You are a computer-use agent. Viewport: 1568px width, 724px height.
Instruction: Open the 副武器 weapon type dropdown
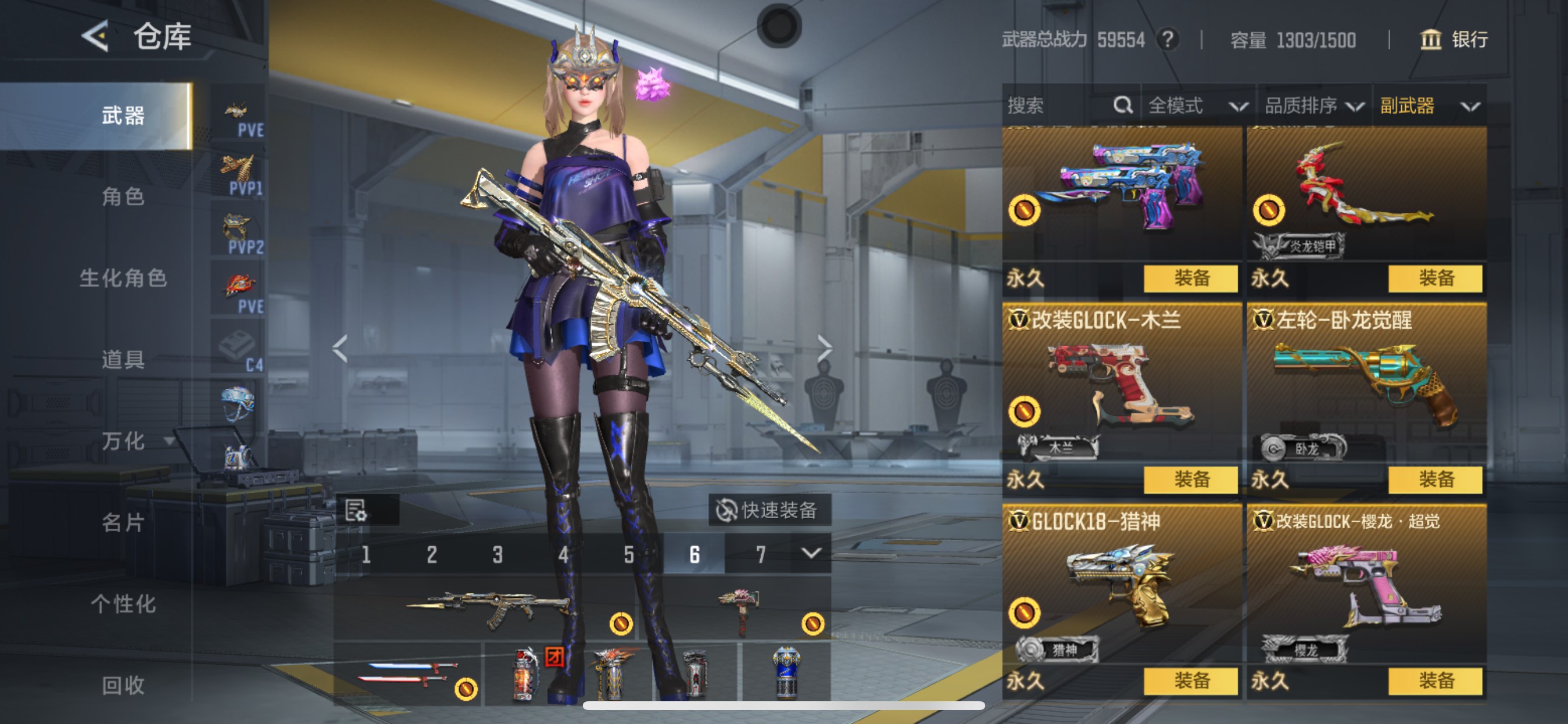pos(1429,106)
